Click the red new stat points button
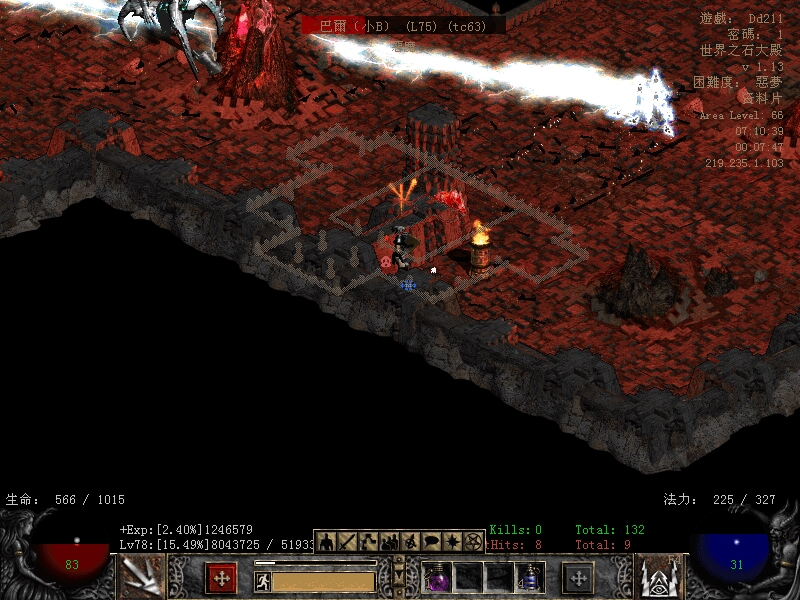Image resolution: width=800 pixels, height=600 pixels. (221, 578)
